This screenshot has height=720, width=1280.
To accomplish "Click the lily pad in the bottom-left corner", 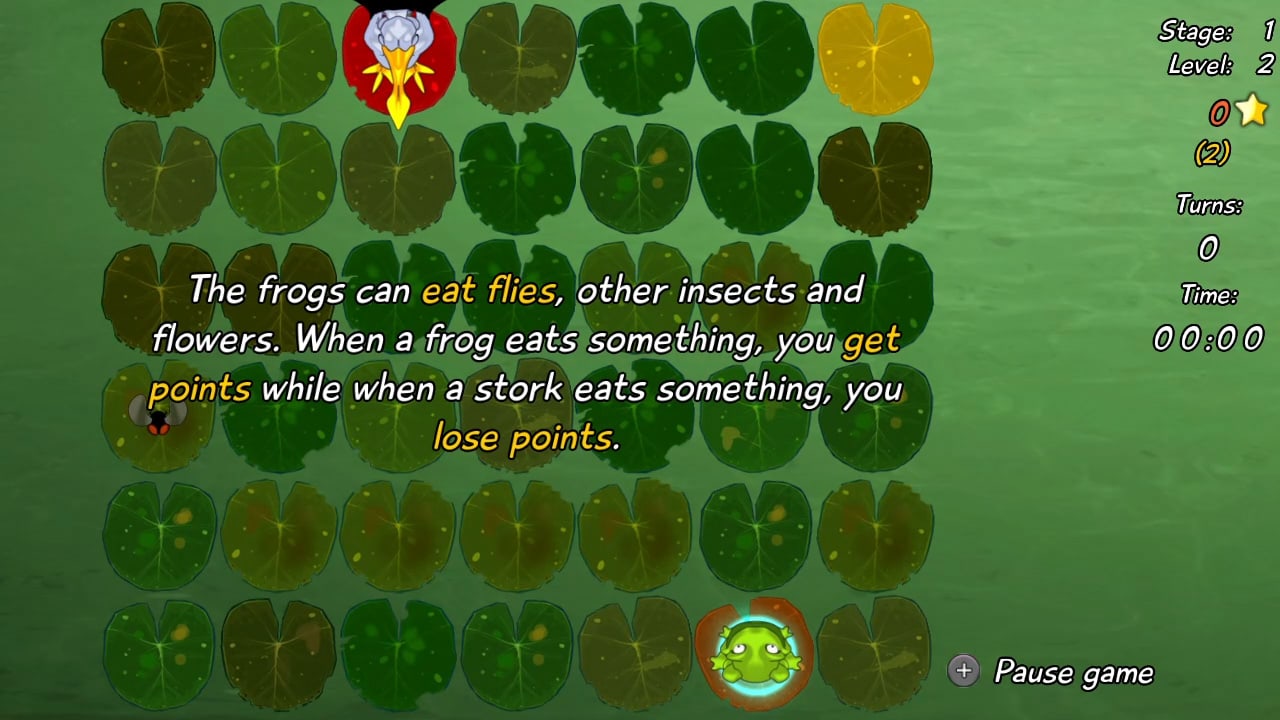I will coord(158,655).
